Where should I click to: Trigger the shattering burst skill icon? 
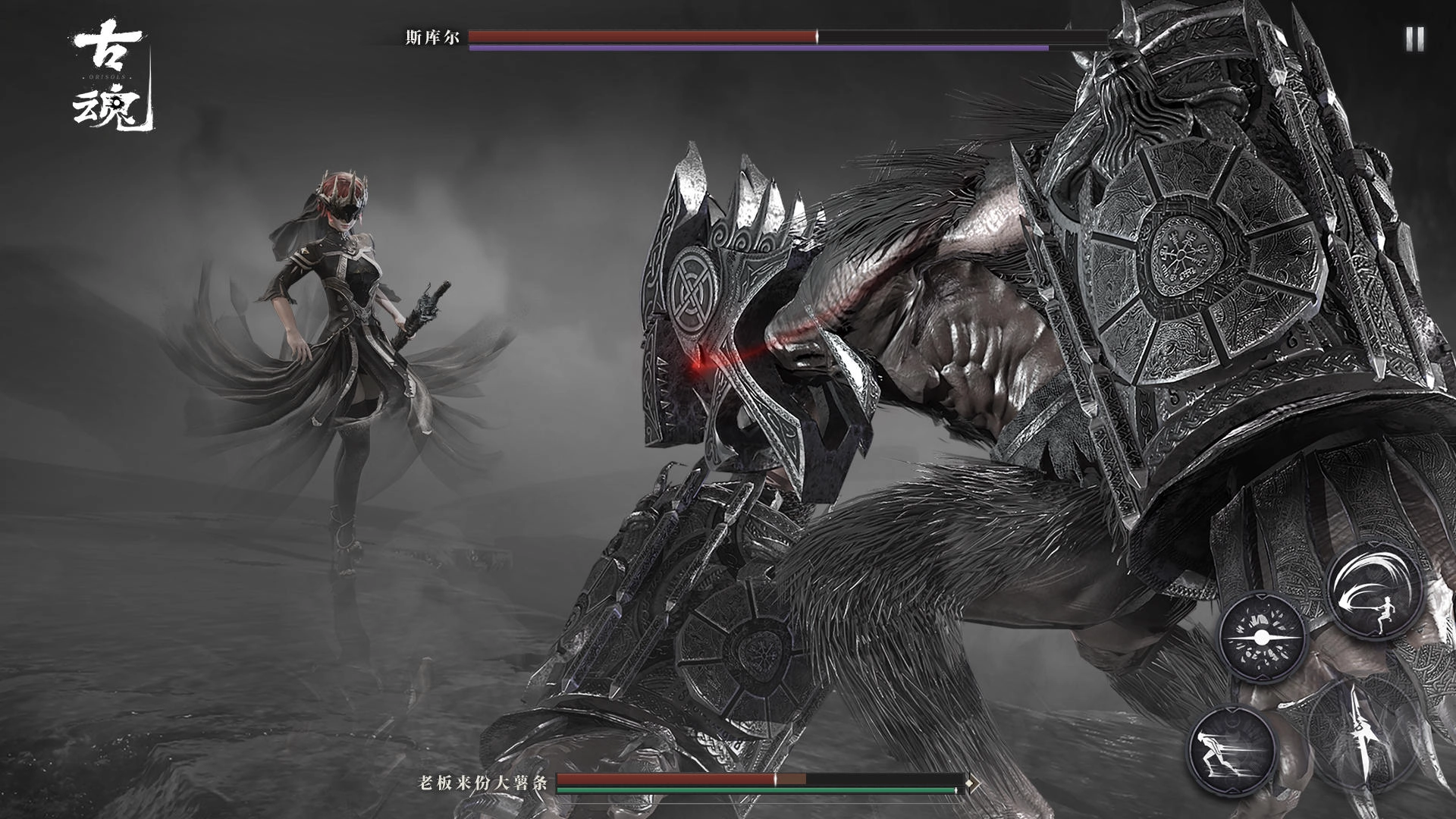[x=1262, y=637]
